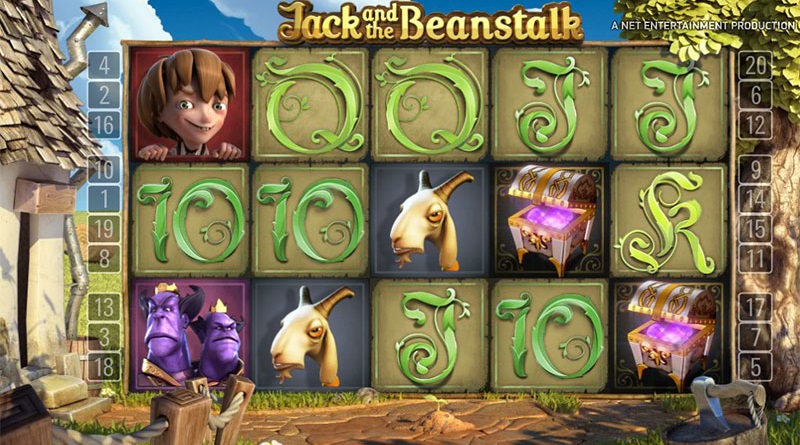Click the payline 9 marker
Image resolution: width=800 pixels, height=445 pixels.
click(x=756, y=169)
